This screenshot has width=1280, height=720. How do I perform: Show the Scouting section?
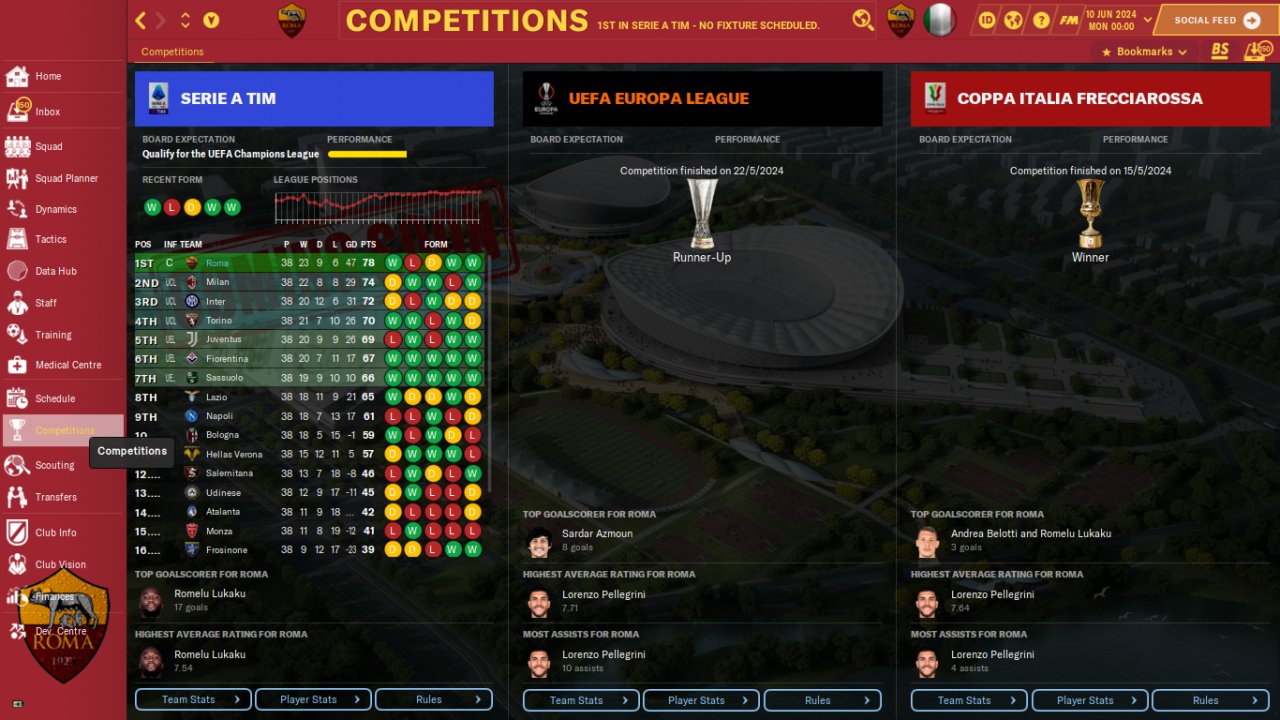pos(54,465)
